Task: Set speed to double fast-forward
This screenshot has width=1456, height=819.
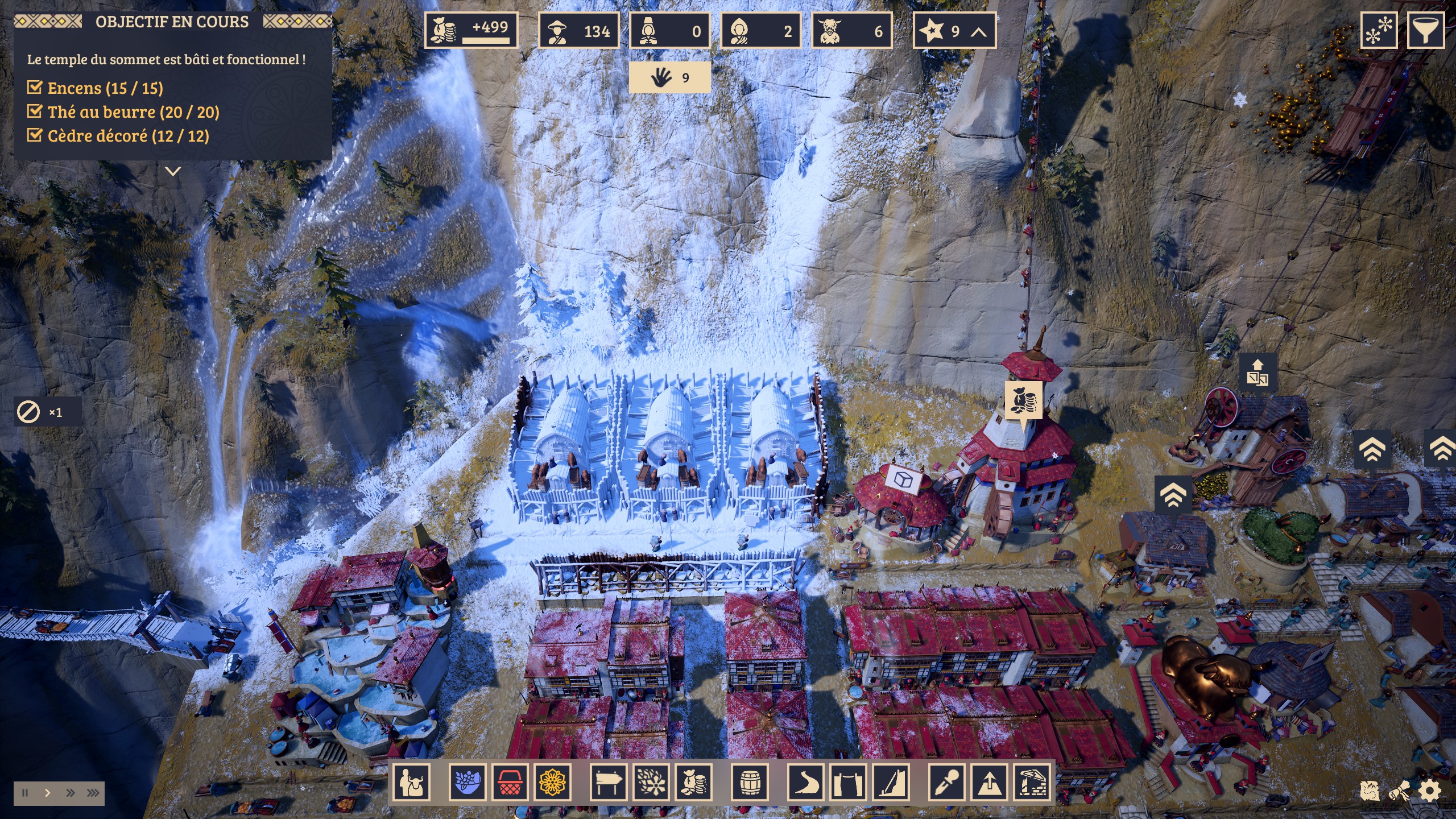Action: [x=70, y=793]
